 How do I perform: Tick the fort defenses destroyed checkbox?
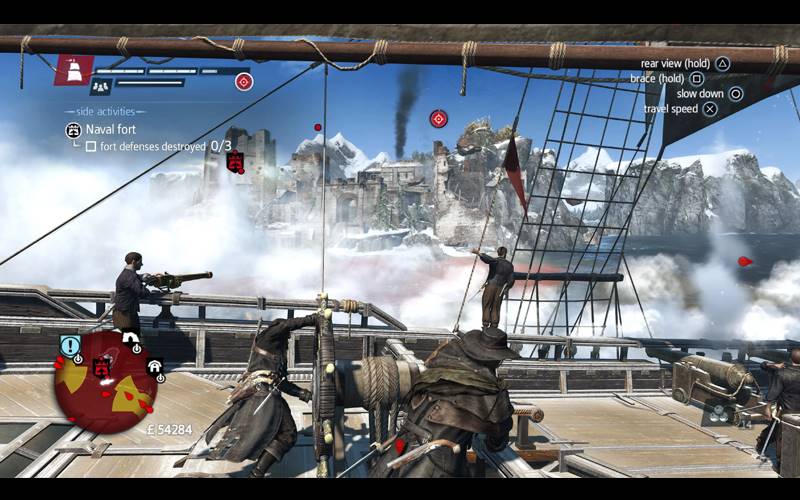[x=91, y=146]
